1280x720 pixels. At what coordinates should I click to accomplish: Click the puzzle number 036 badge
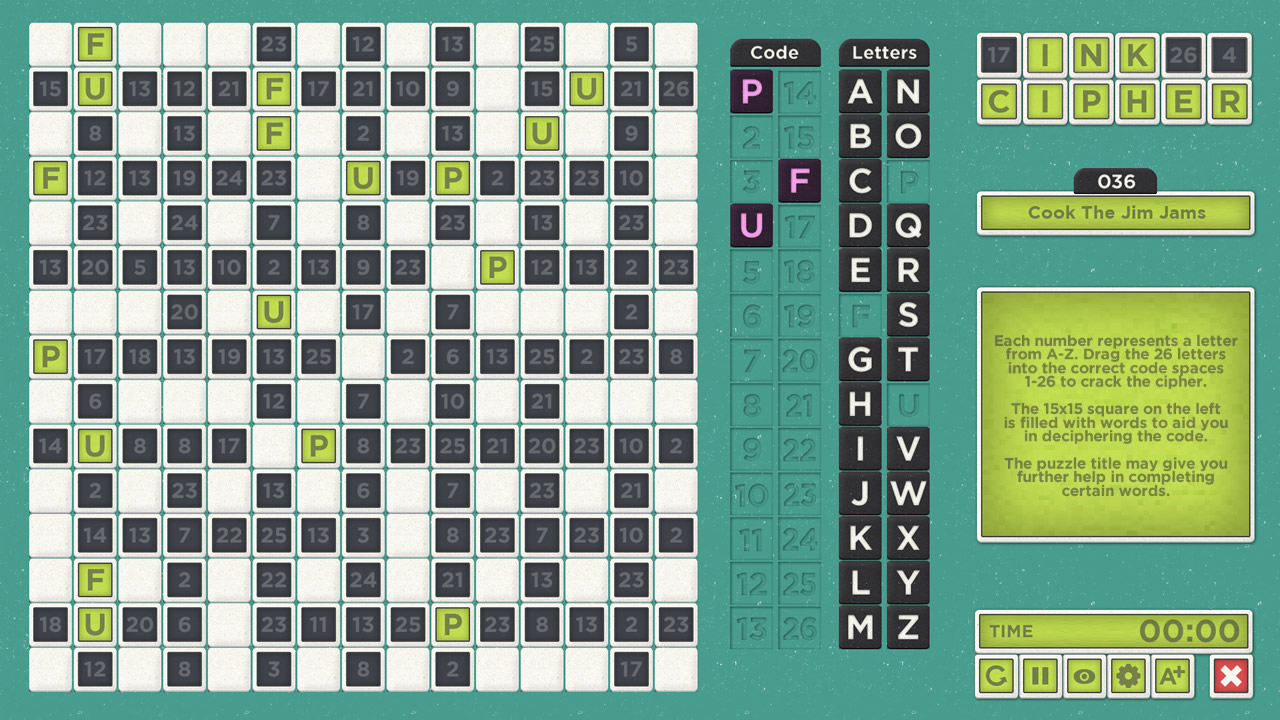click(x=1114, y=181)
